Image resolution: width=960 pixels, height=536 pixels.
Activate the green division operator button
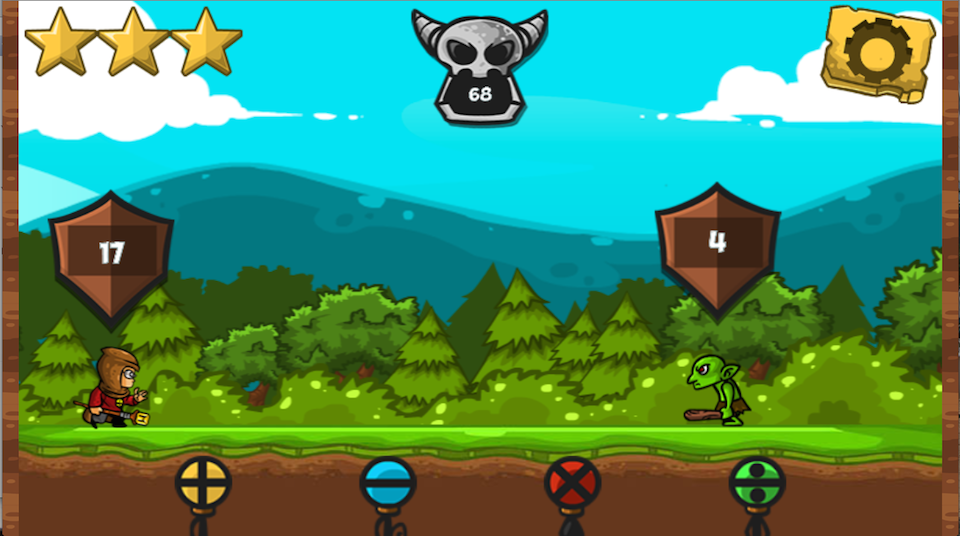[x=757, y=484]
